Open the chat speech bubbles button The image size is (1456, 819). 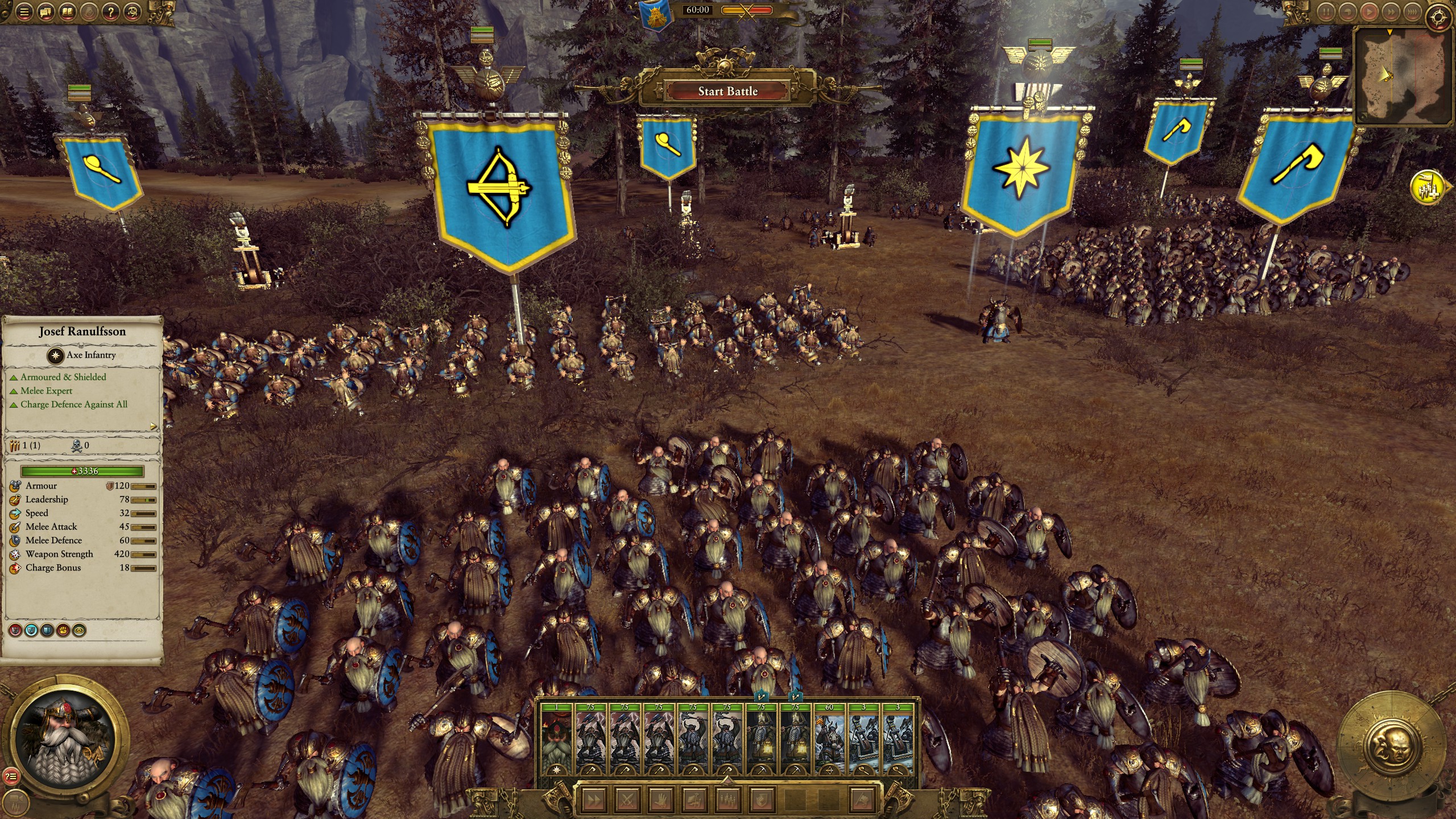pos(45,11)
